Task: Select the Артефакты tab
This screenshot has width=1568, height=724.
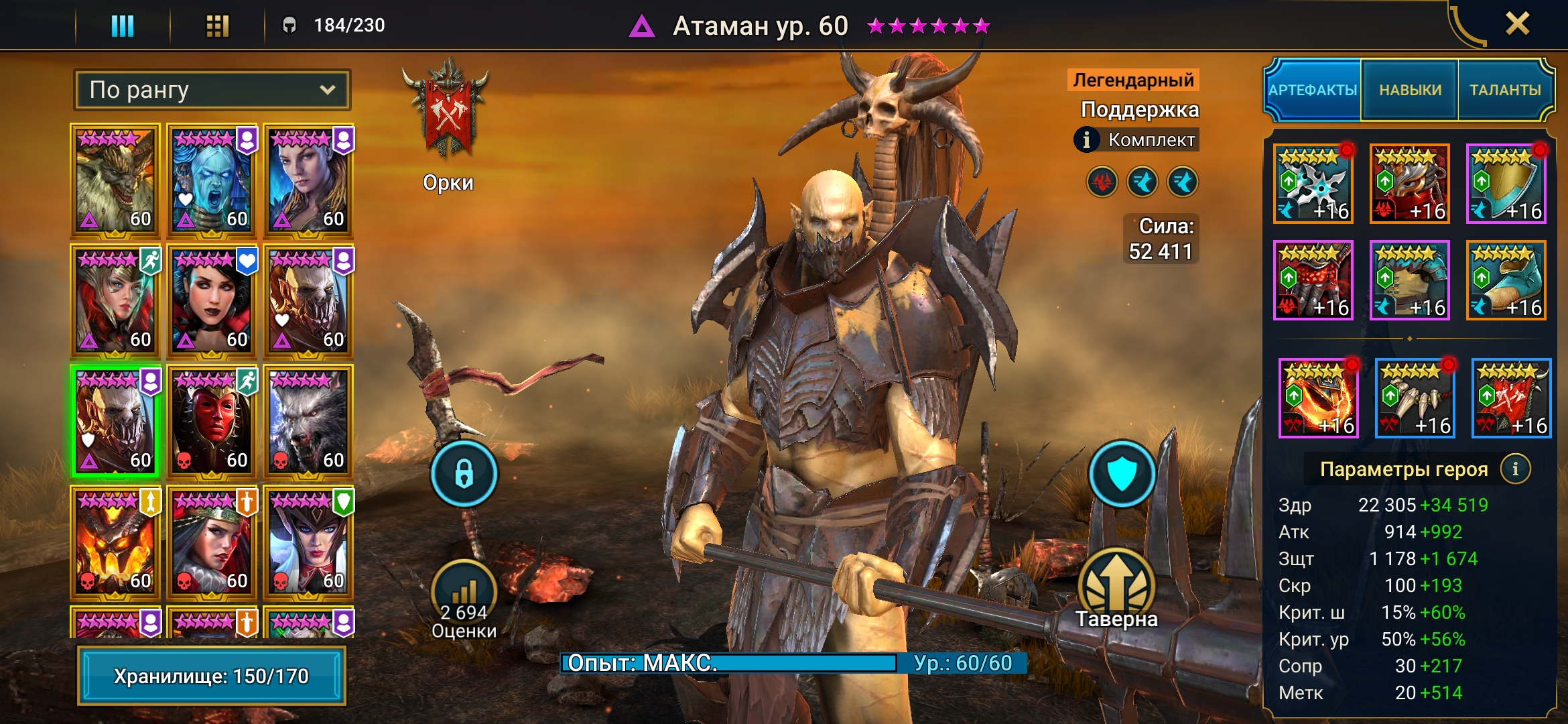Action: point(1313,90)
